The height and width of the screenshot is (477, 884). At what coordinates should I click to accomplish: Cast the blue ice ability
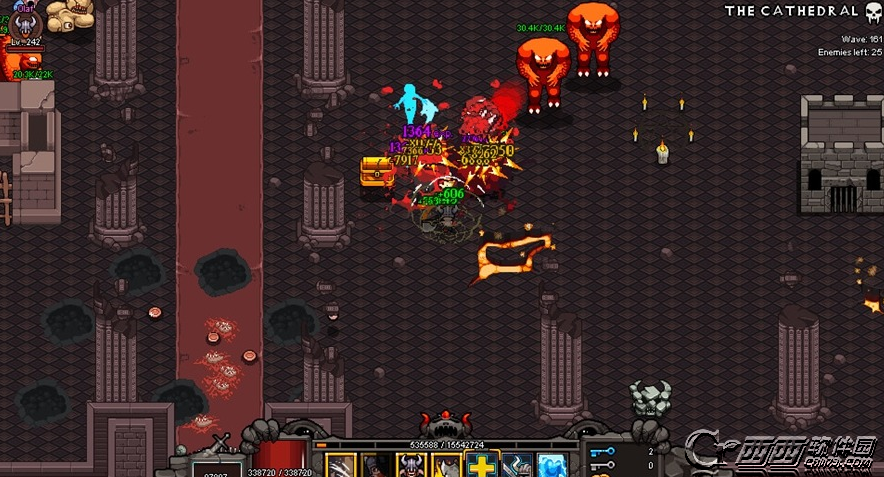point(551,466)
